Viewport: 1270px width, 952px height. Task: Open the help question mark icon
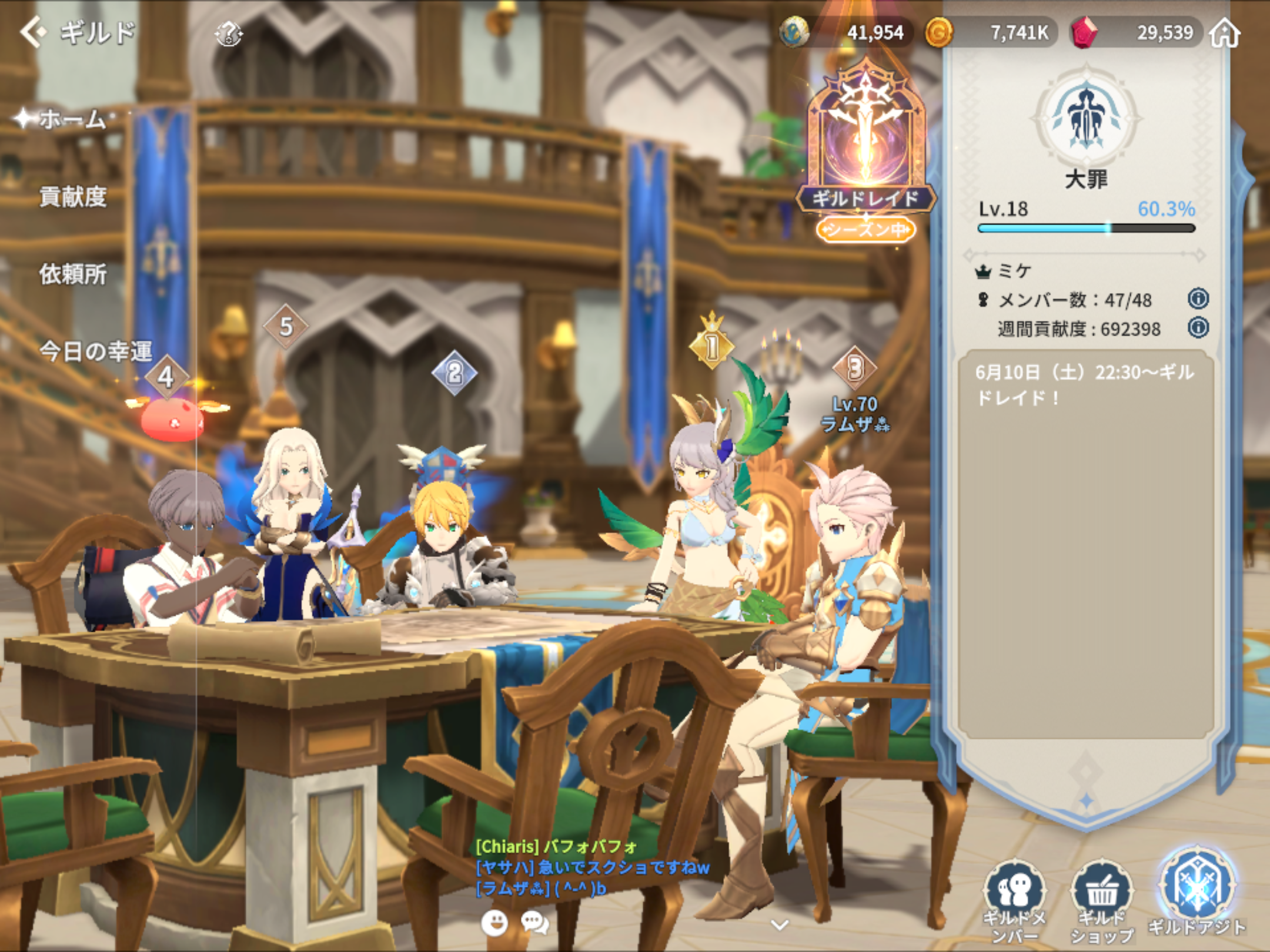228,33
